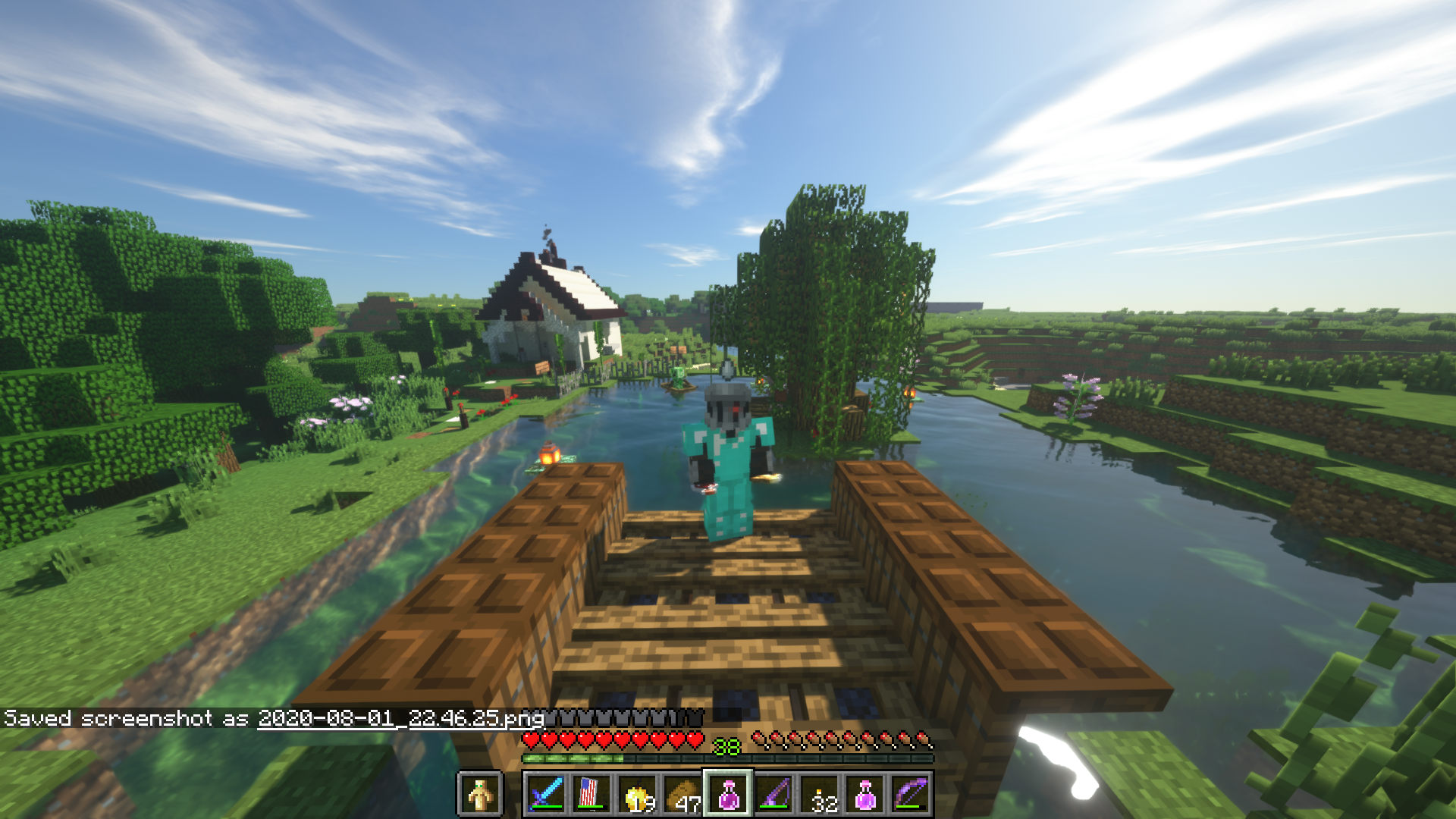Viewport: 1456px width, 819px height.
Task: Open the saved screenshot file link
Action: pyautogui.click(x=401, y=718)
